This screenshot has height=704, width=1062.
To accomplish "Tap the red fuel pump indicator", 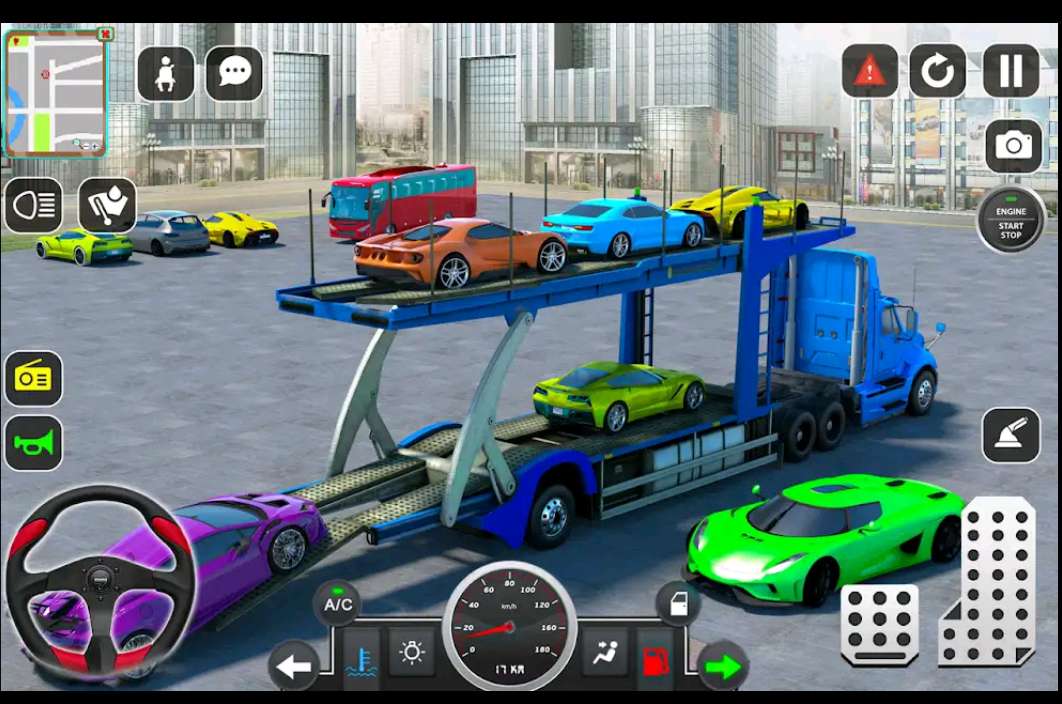I will tap(655, 660).
